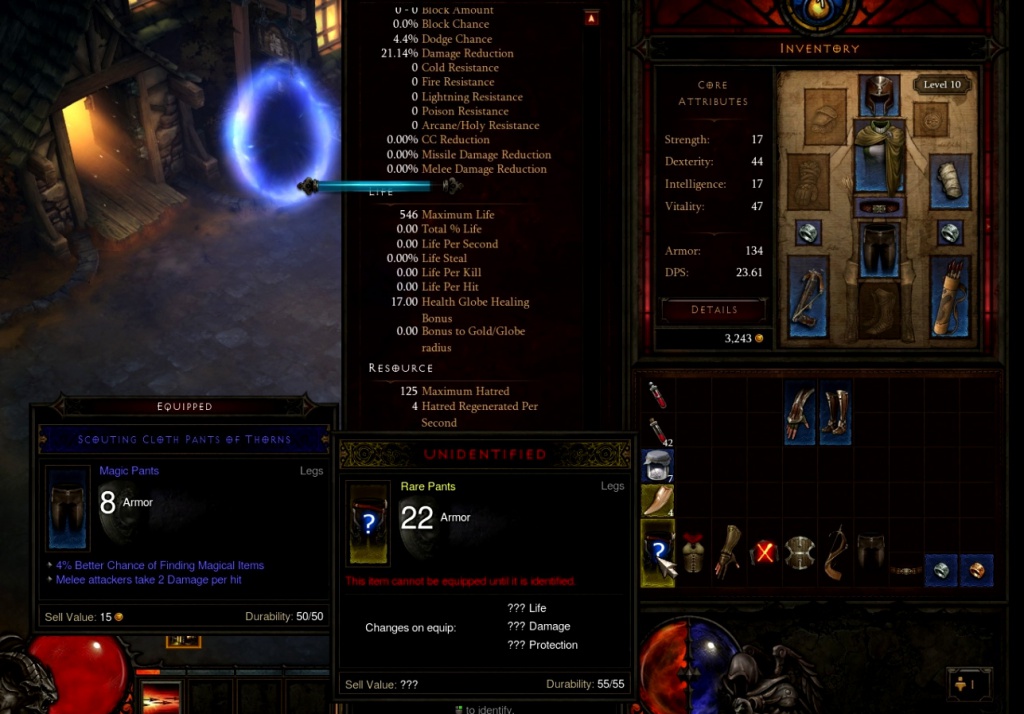
Task: Select the equipped hand crossbow weapon
Action: pos(807,296)
